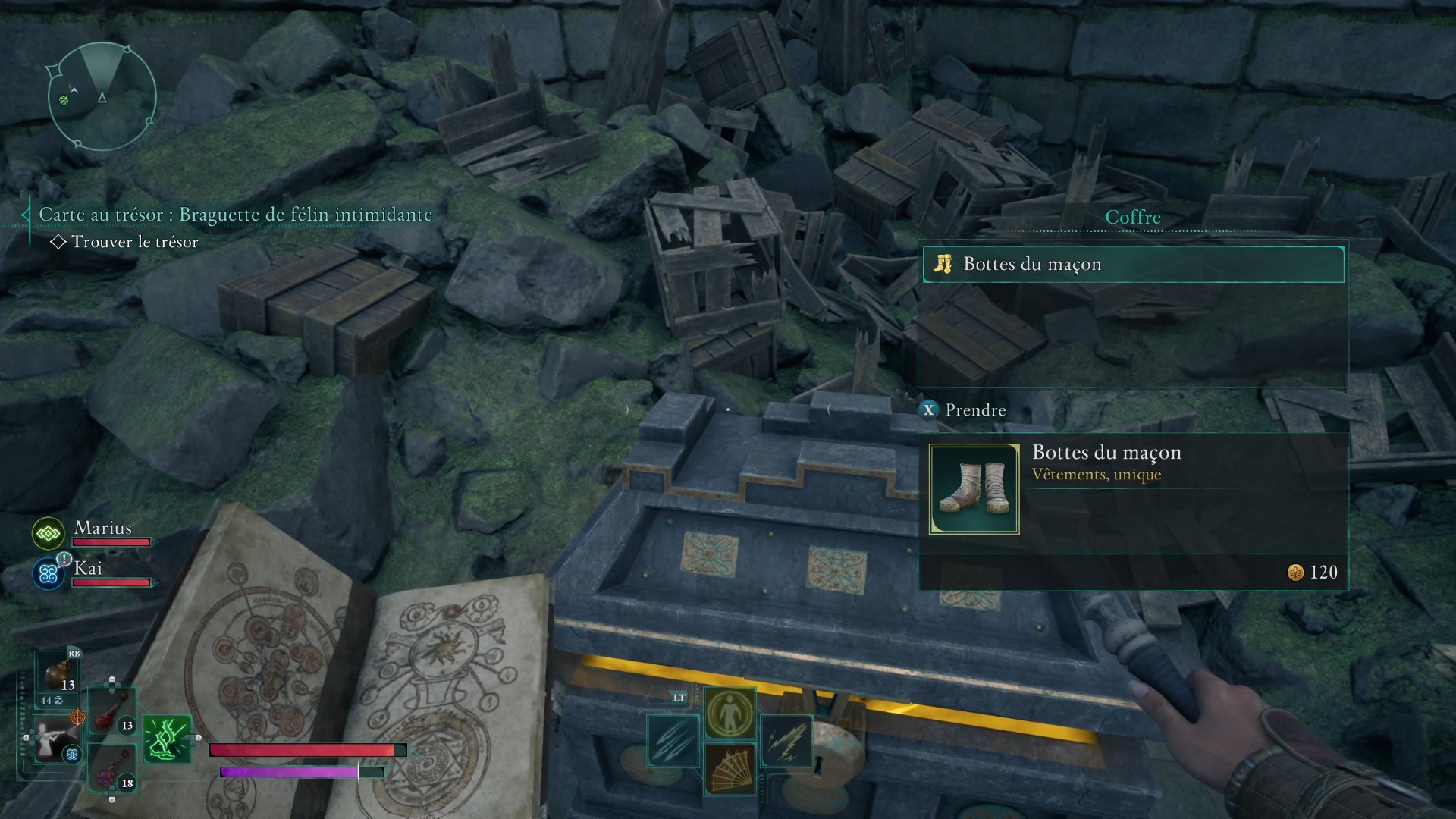Click Marius's companion icon
Viewport: 1456px width, 819px height.
tap(49, 534)
